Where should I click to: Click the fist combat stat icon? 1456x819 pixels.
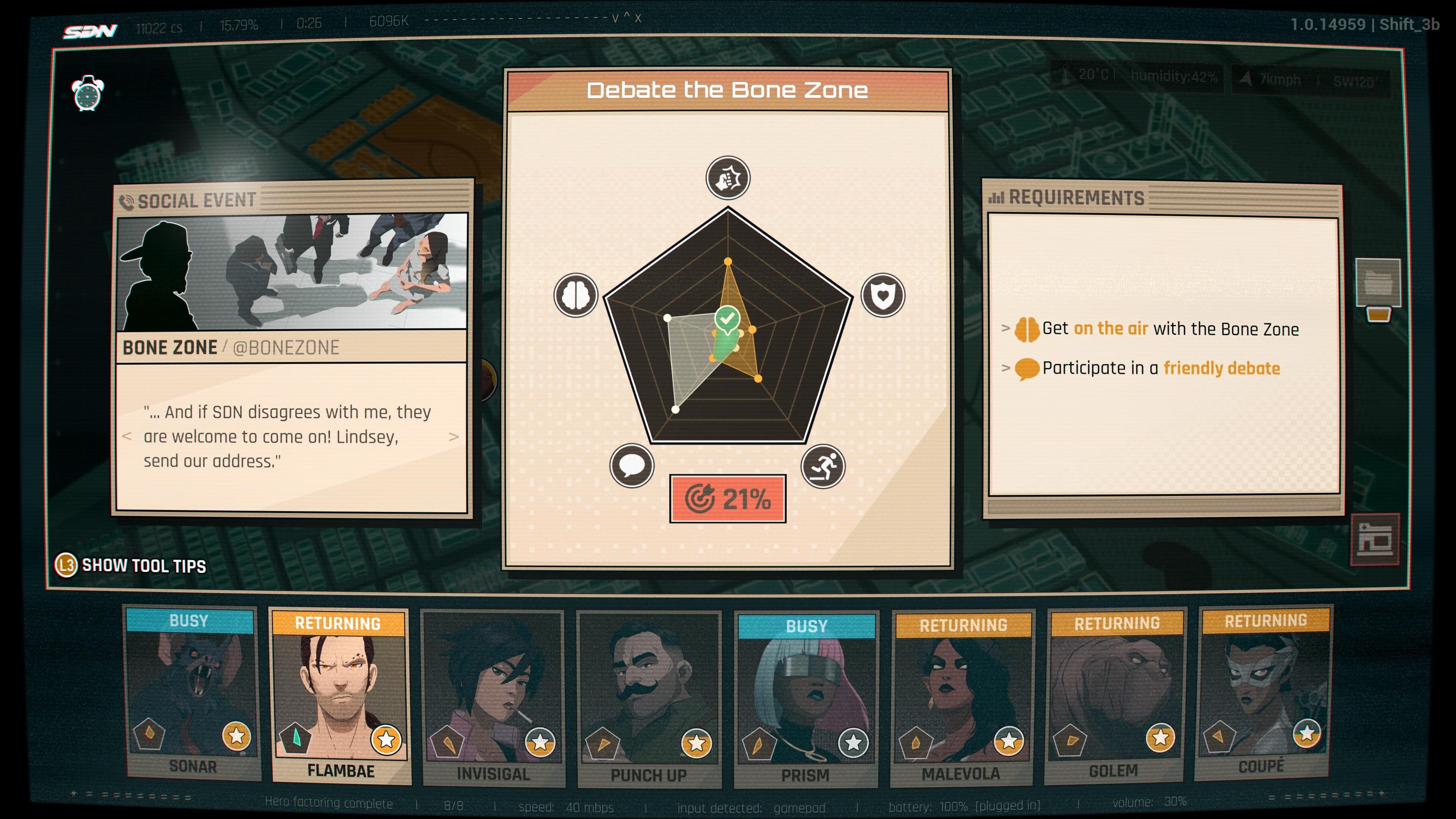[x=728, y=179]
